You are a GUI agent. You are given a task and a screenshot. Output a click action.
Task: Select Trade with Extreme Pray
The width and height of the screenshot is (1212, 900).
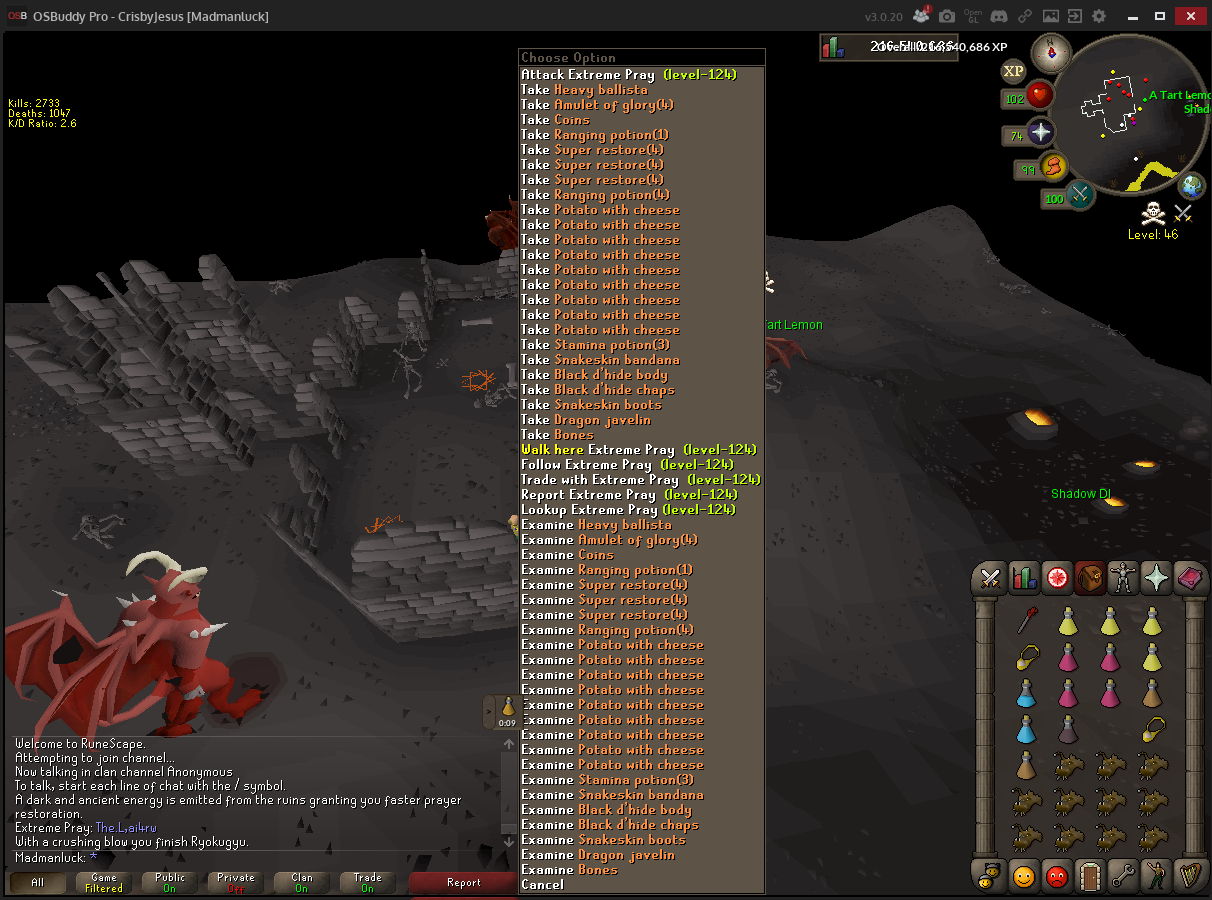640,480
